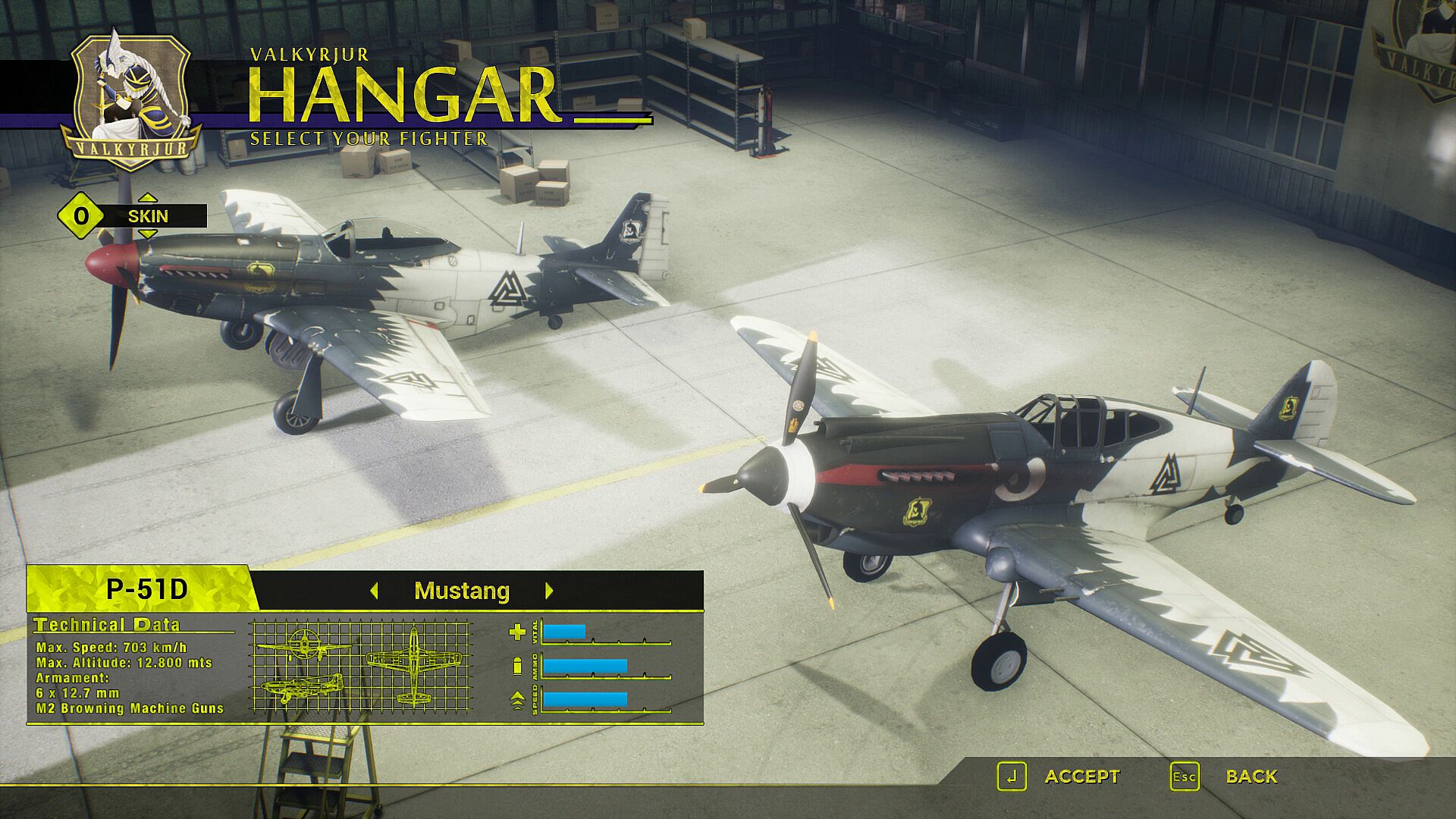Image resolution: width=1456 pixels, height=819 pixels.
Task: Select the previous fighter with the left arrow
Action: [x=374, y=591]
